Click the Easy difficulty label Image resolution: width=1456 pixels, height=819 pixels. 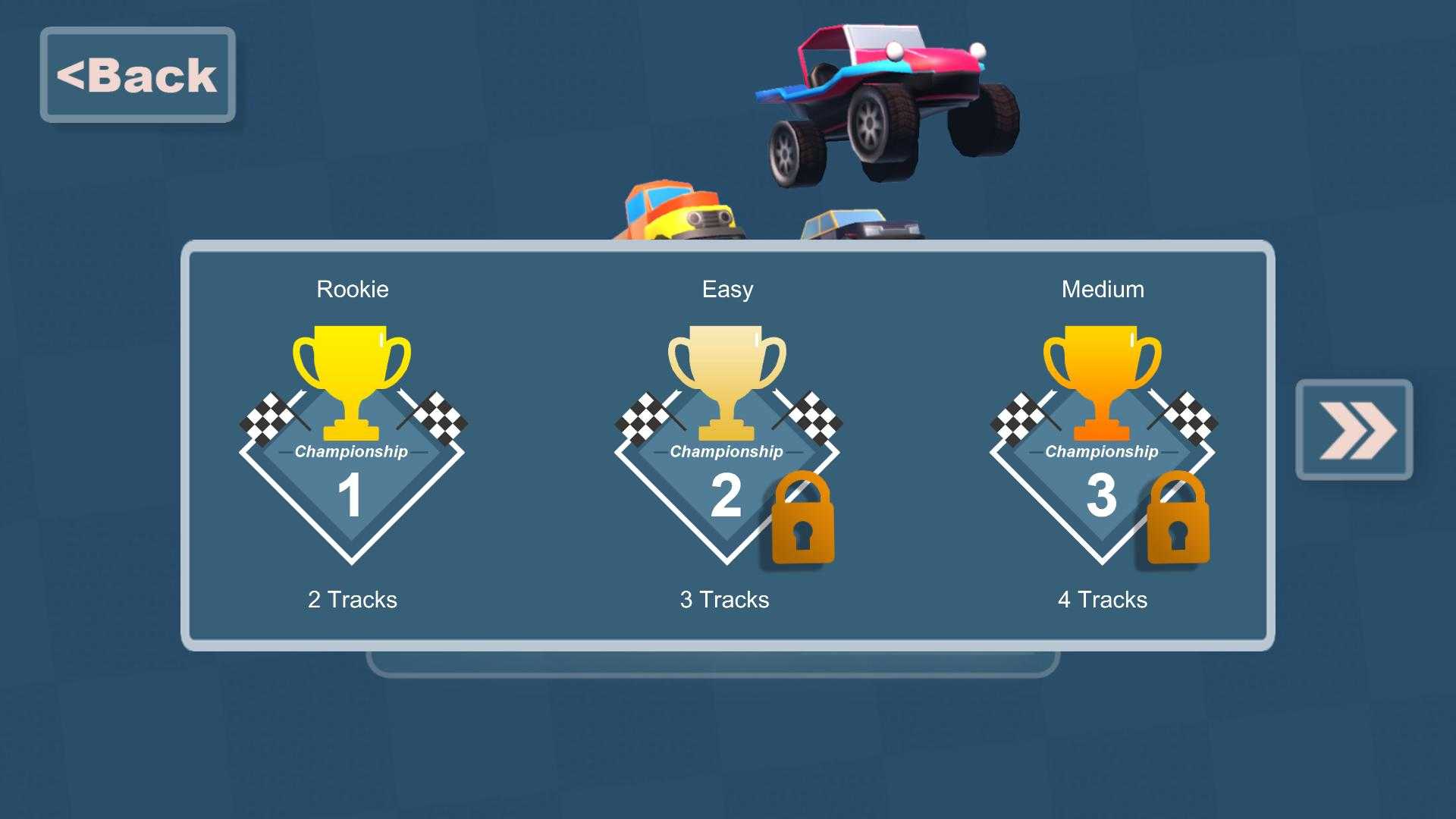[726, 289]
